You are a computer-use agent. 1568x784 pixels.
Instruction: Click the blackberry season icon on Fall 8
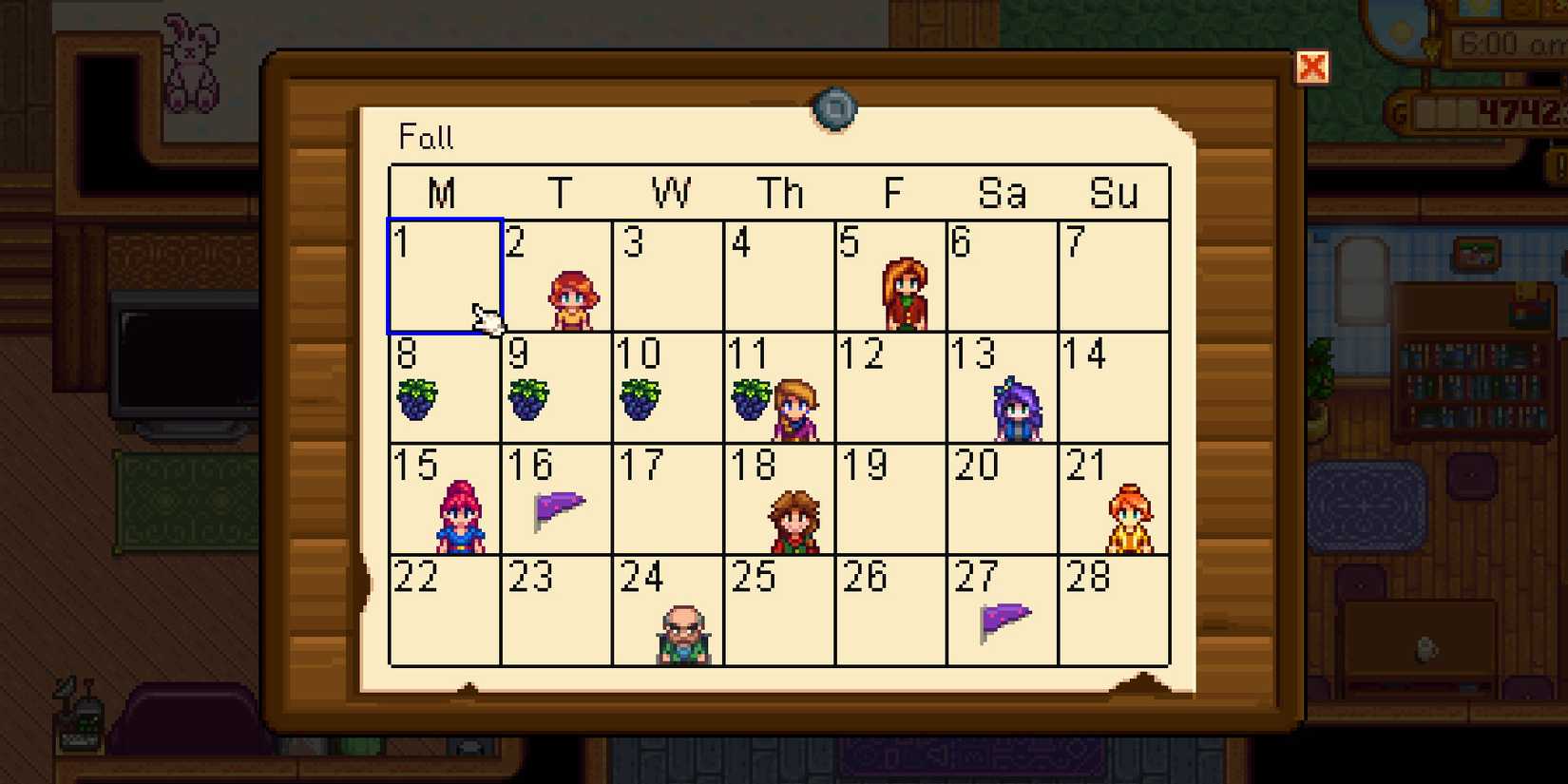418,399
